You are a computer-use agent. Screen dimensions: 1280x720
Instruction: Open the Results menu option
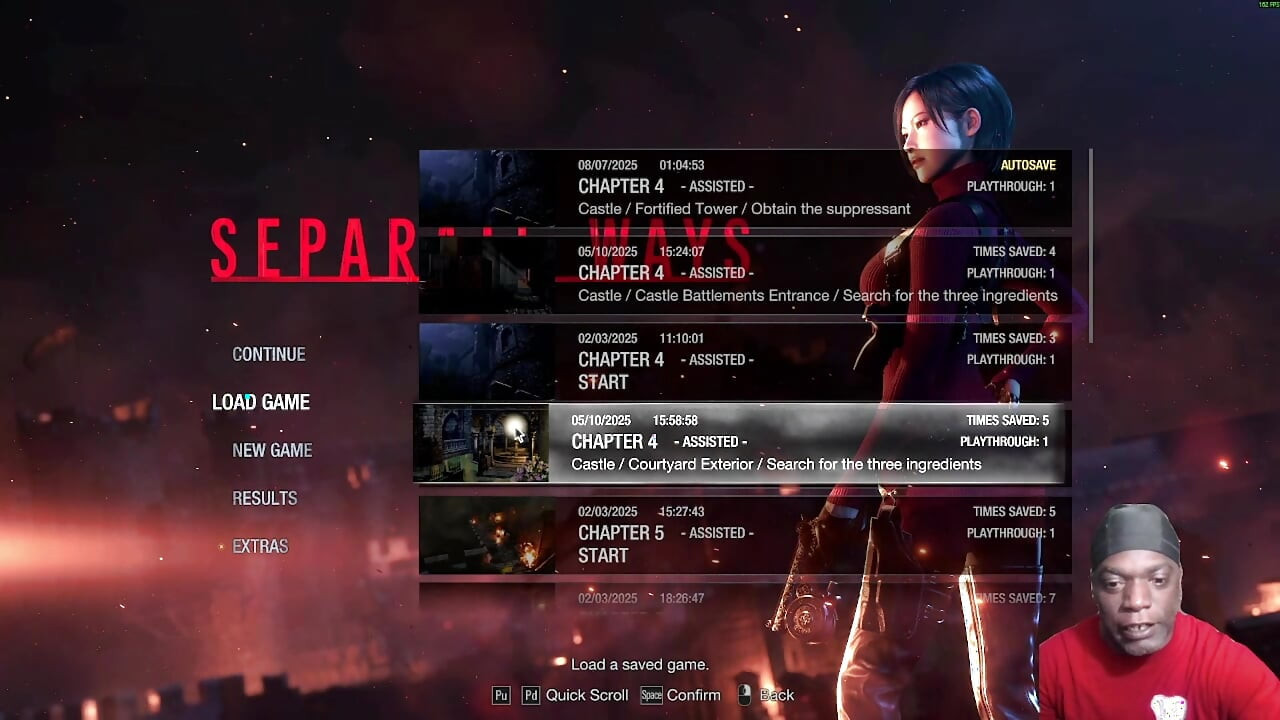coord(264,498)
